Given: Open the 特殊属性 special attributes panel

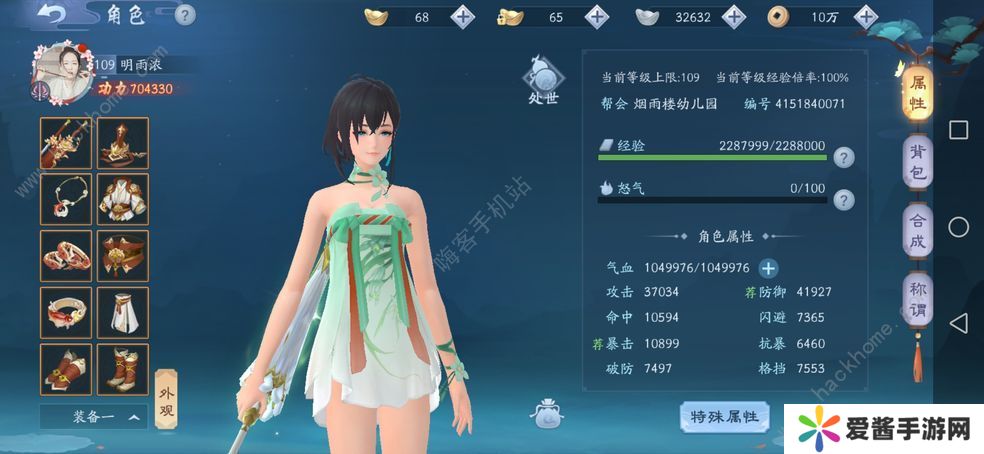Looking at the screenshot, I should [x=724, y=415].
